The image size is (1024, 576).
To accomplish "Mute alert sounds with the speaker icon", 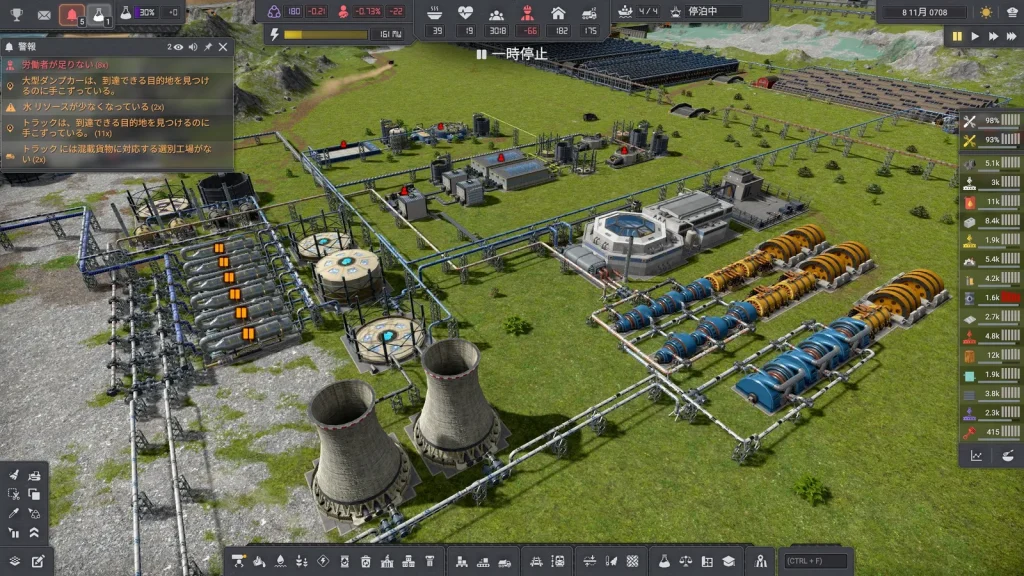I will tap(192, 47).
